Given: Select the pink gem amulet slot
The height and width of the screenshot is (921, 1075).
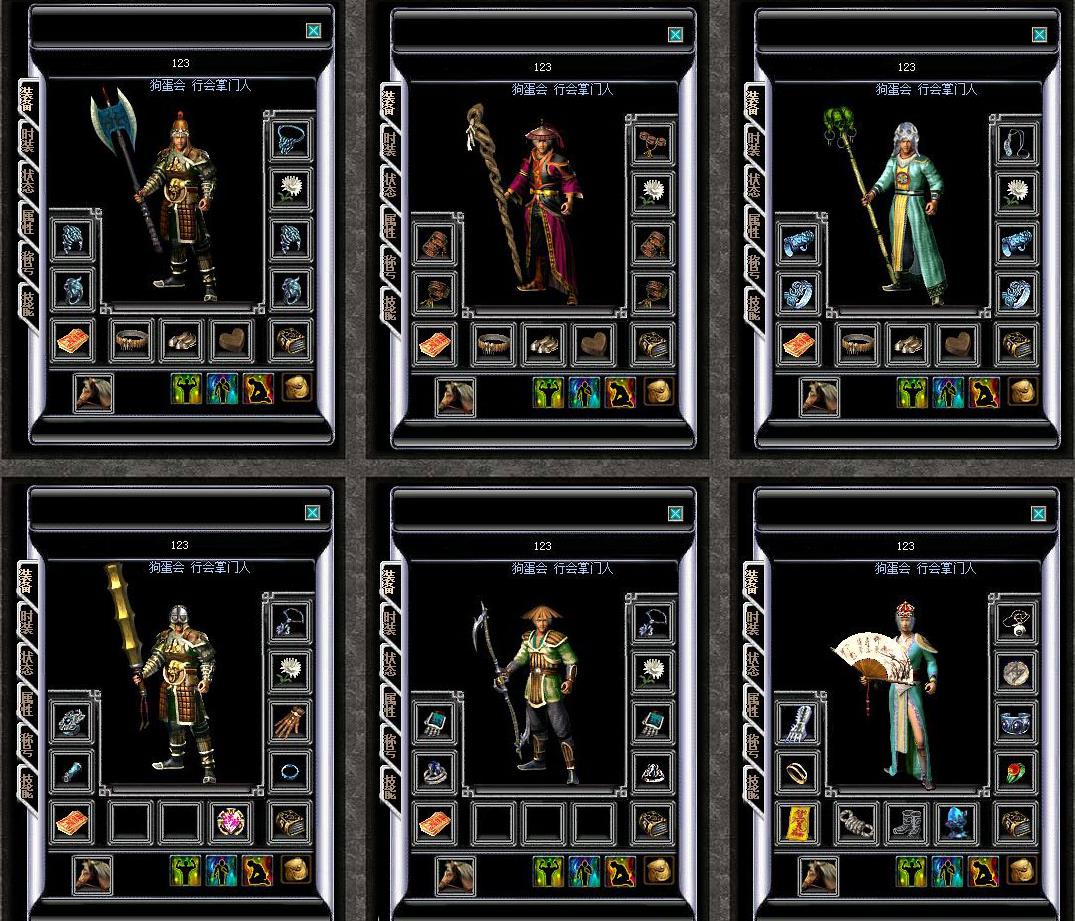Looking at the screenshot, I should [231, 823].
